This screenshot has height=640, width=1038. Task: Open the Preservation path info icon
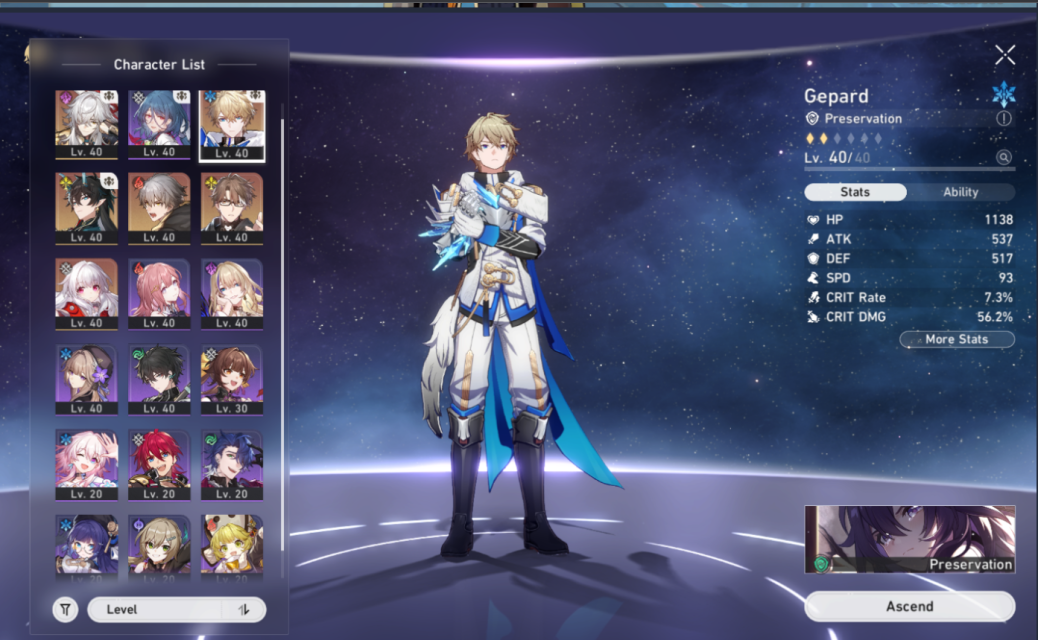tap(1003, 118)
